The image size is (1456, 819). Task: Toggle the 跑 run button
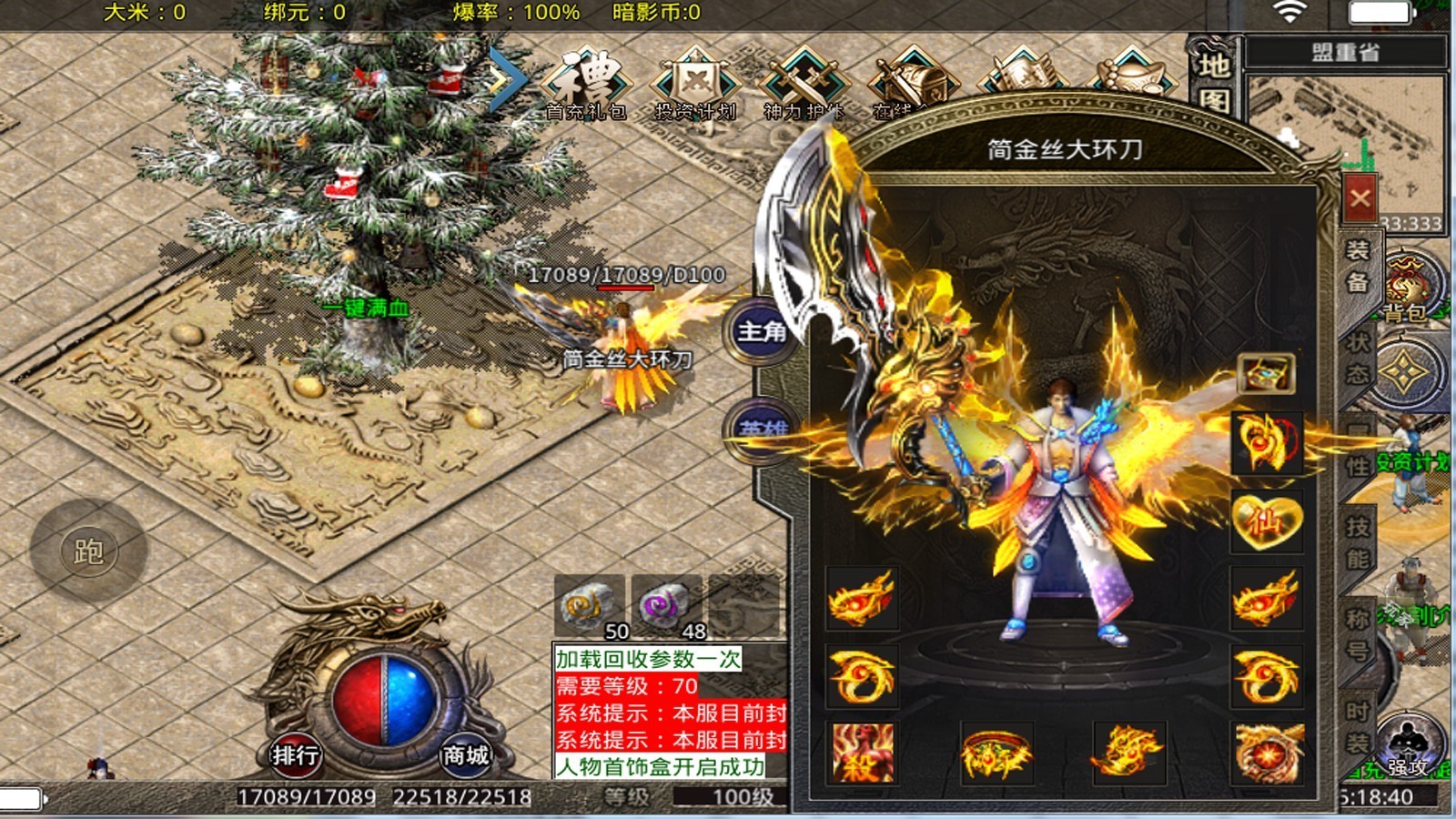click(x=88, y=551)
